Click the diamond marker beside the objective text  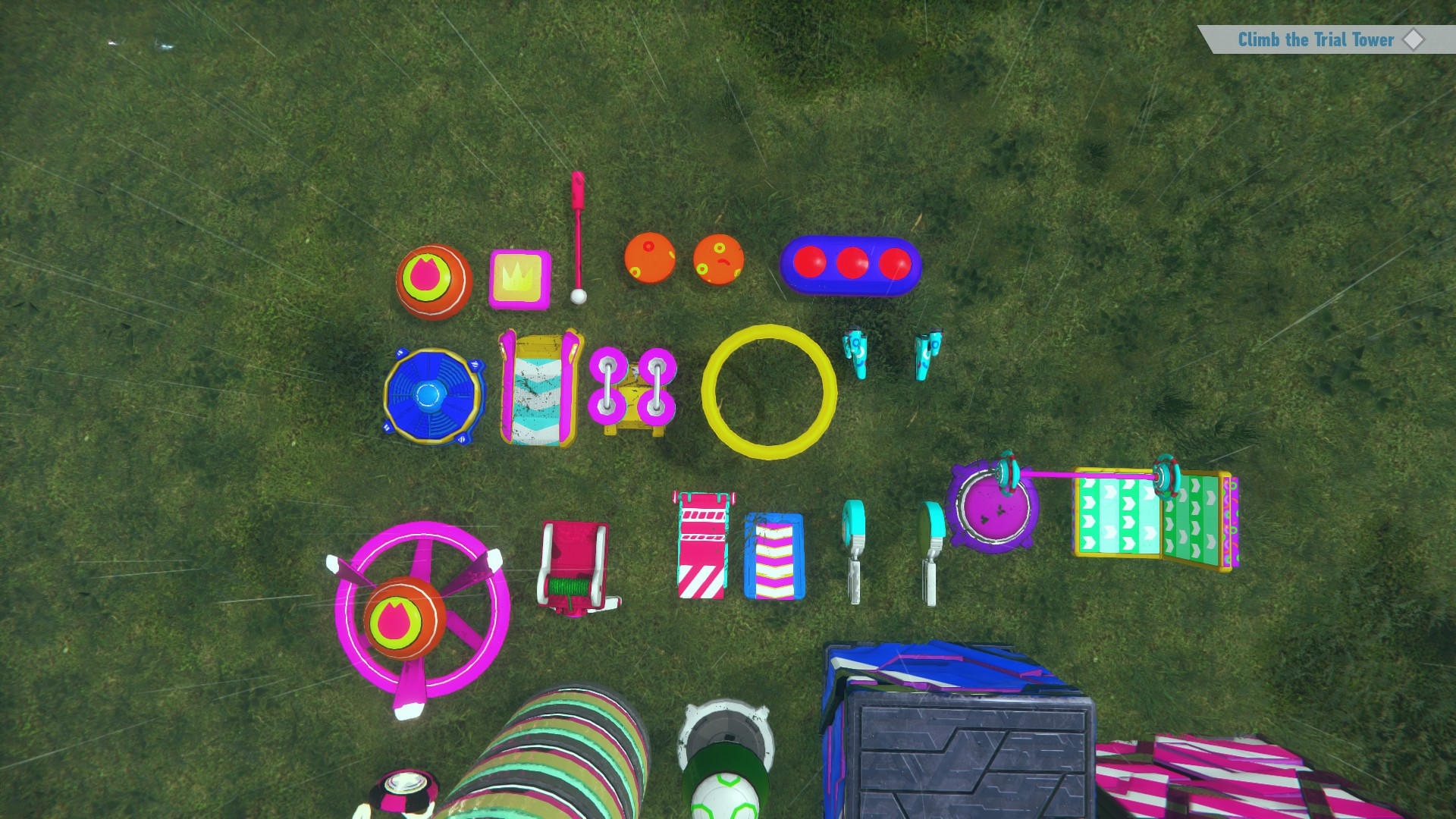coord(1414,40)
